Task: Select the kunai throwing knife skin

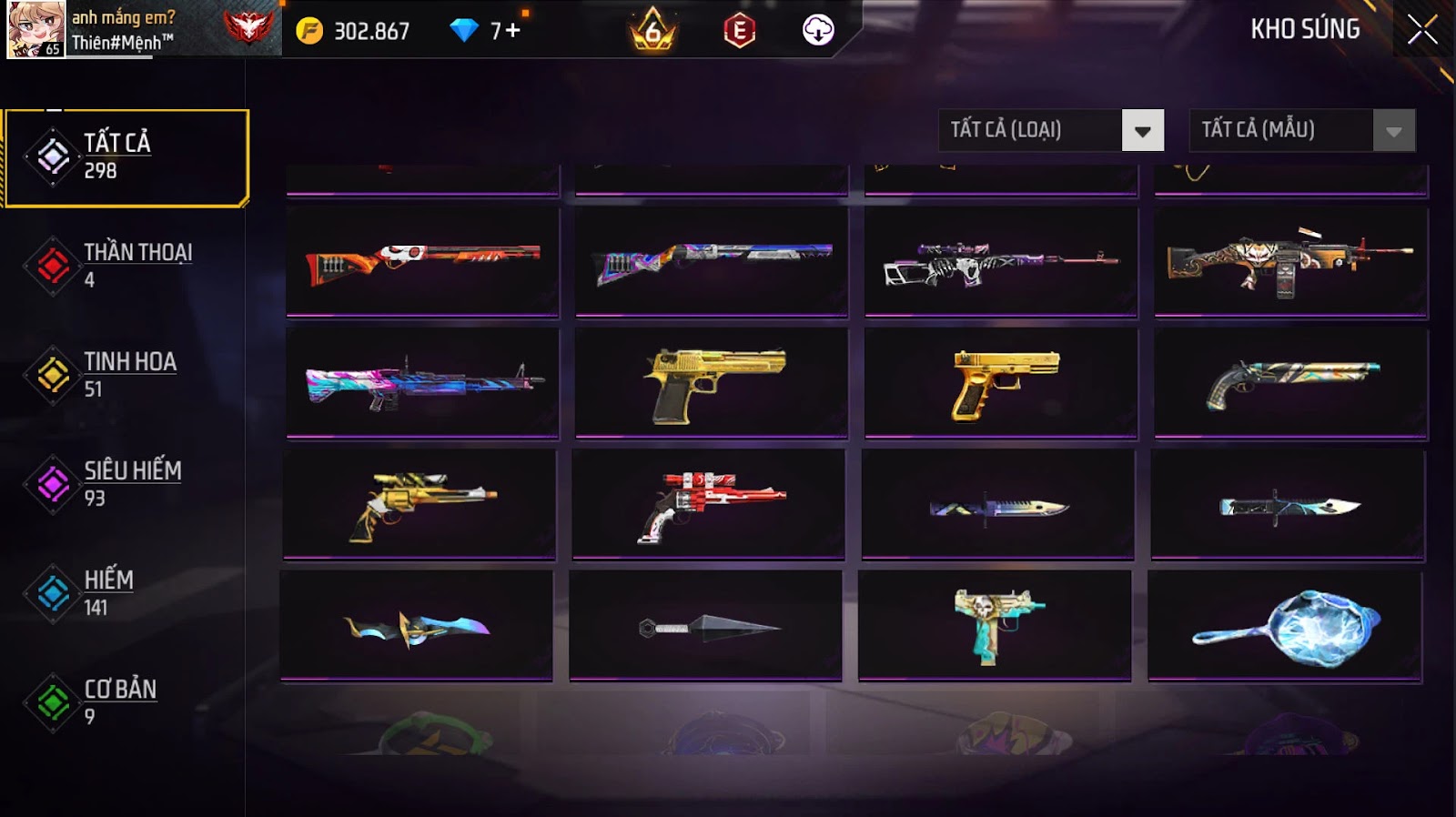Action: coord(705,626)
